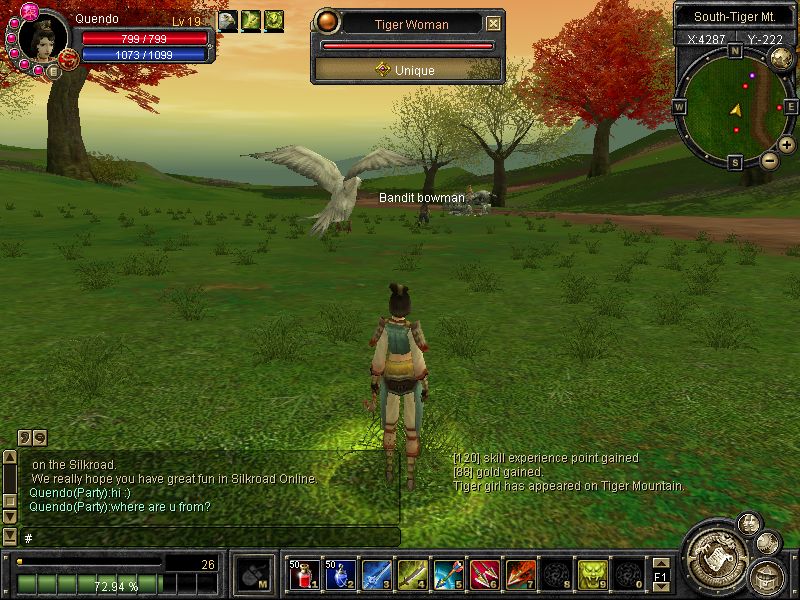Activate the red arrows skill in slot 6
Screen dimensions: 800x600
tap(484, 574)
